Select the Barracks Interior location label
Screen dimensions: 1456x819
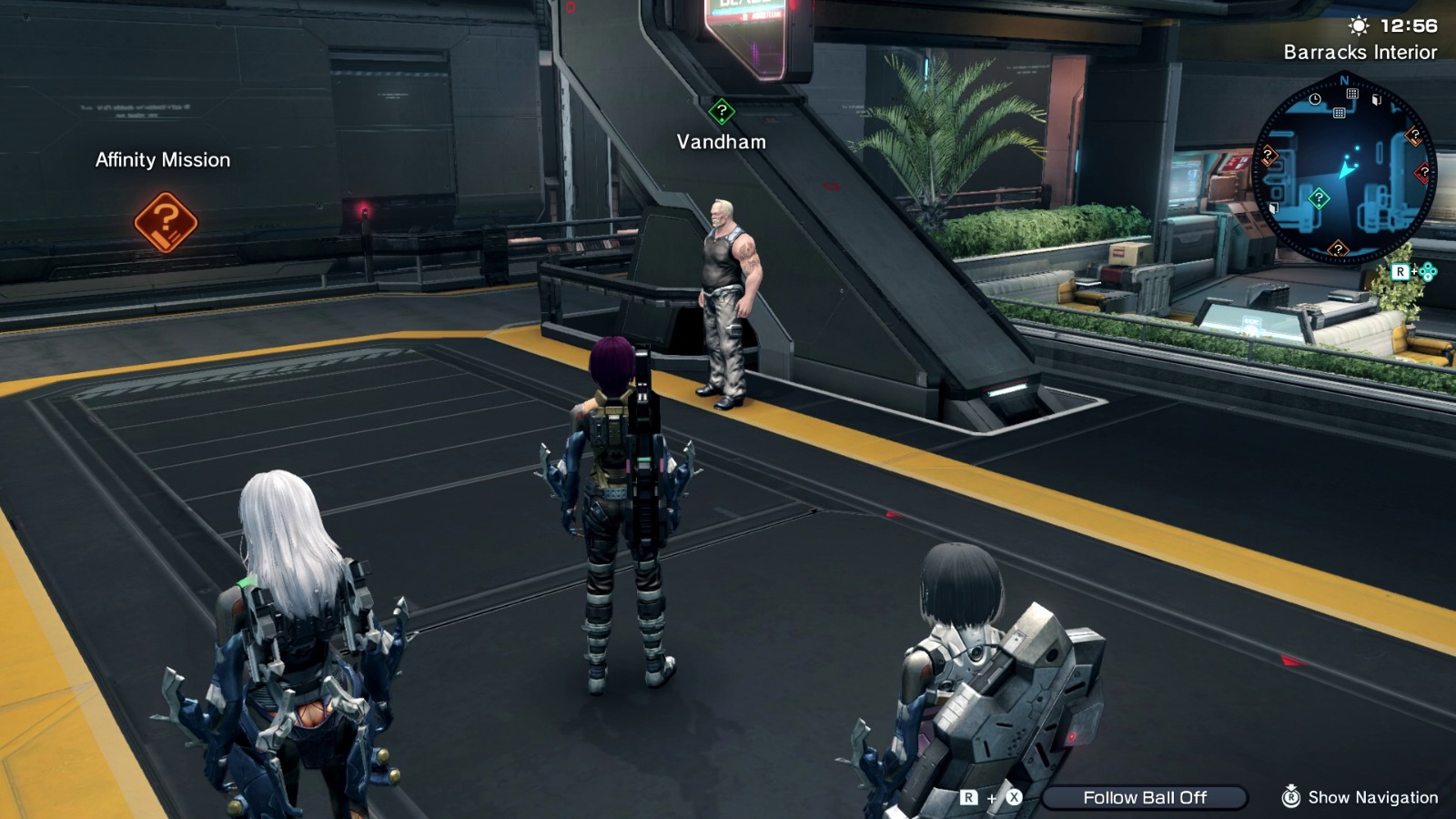[x=1360, y=53]
